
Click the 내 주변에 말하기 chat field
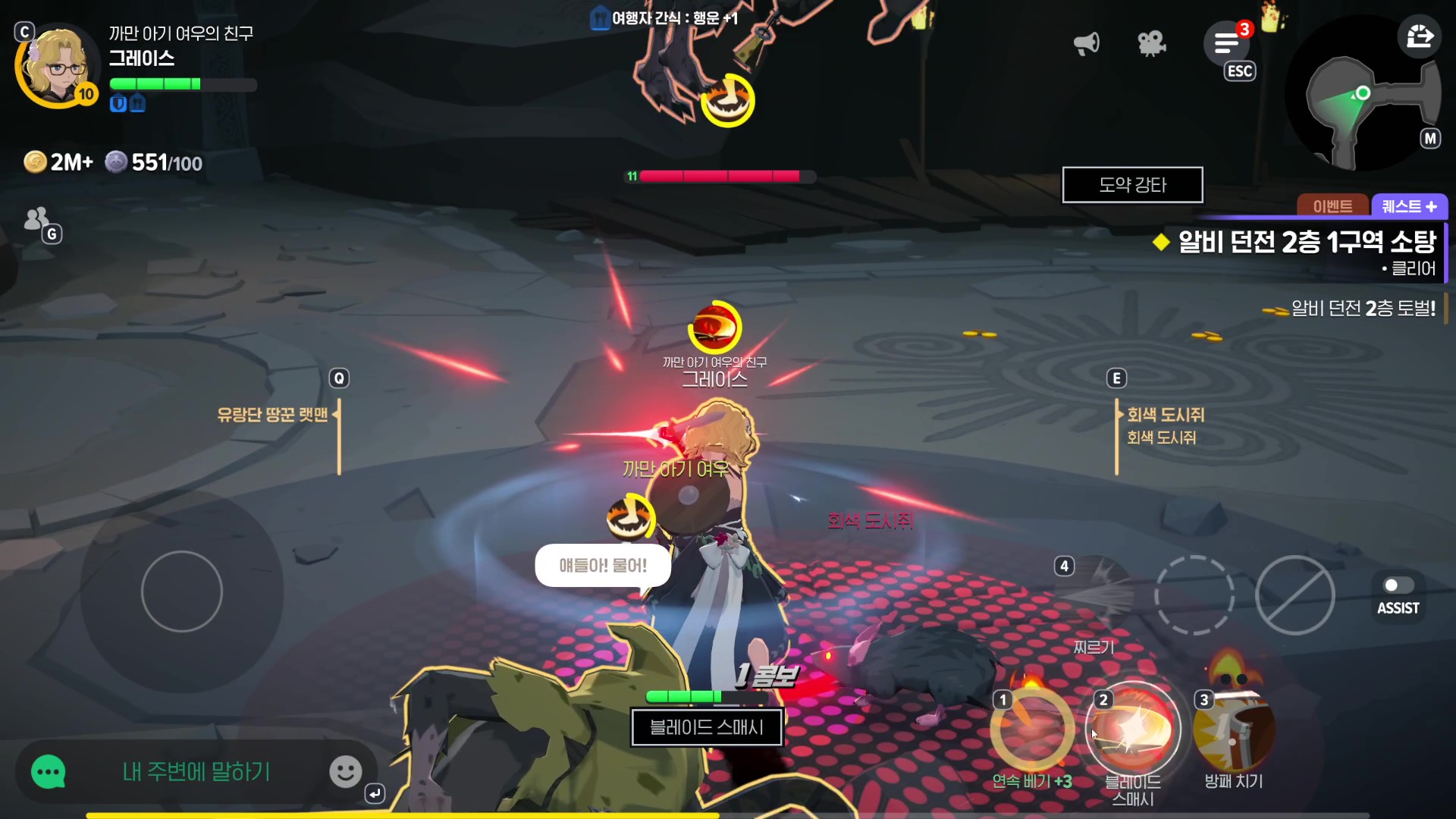pos(196,772)
